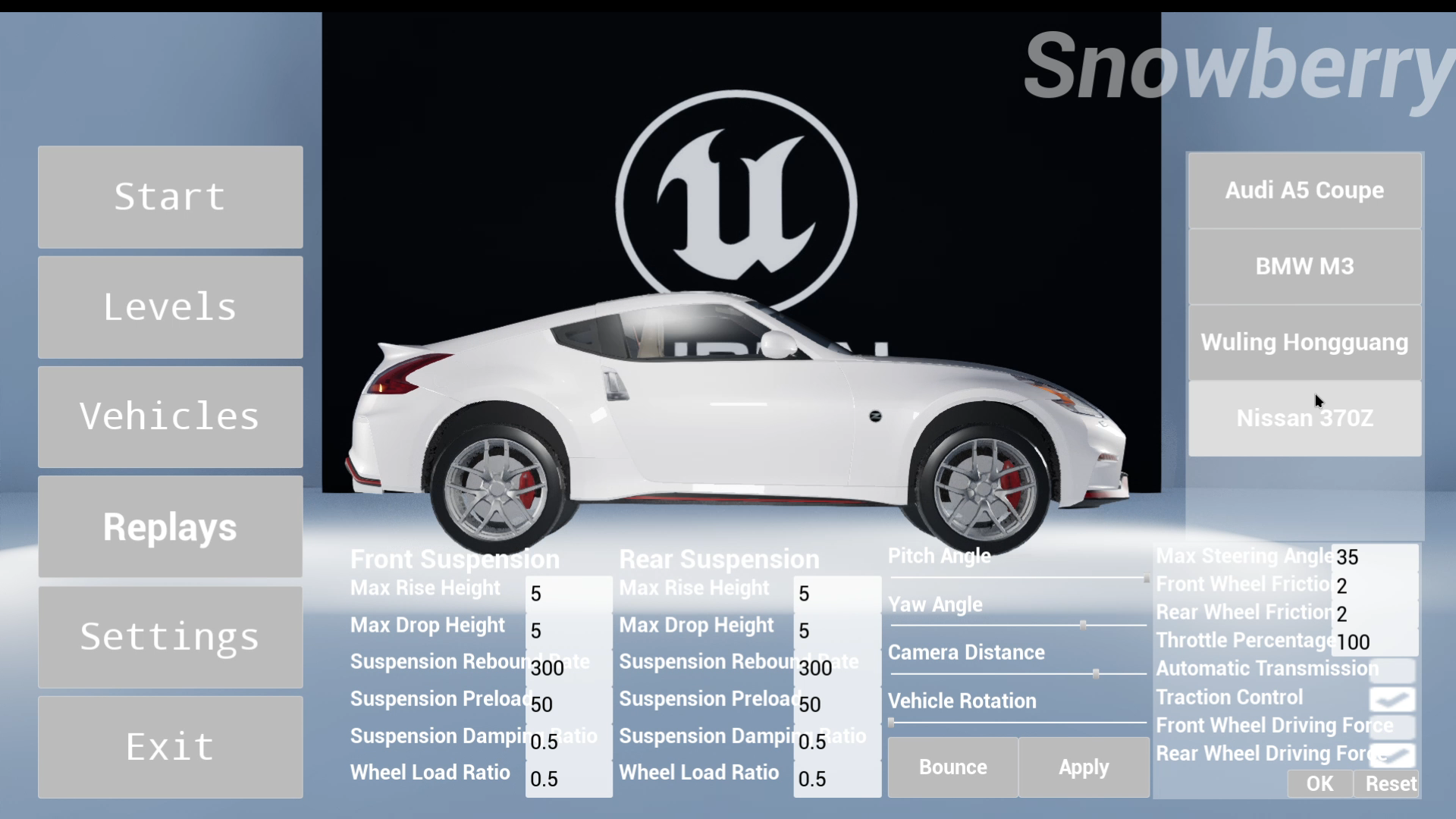Image resolution: width=1456 pixels, height=819 pixels.
Task: Enable Automatic Transmission
Action: coord(1394,670)
